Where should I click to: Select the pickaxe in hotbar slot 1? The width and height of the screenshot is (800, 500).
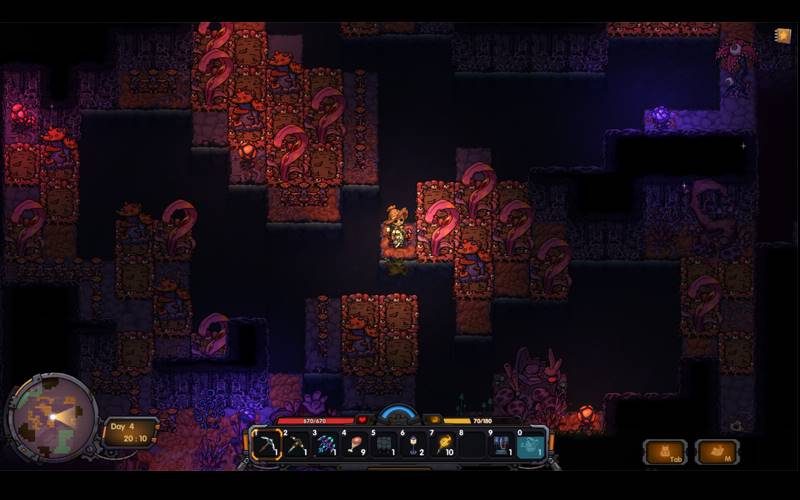tap(266, 444)
